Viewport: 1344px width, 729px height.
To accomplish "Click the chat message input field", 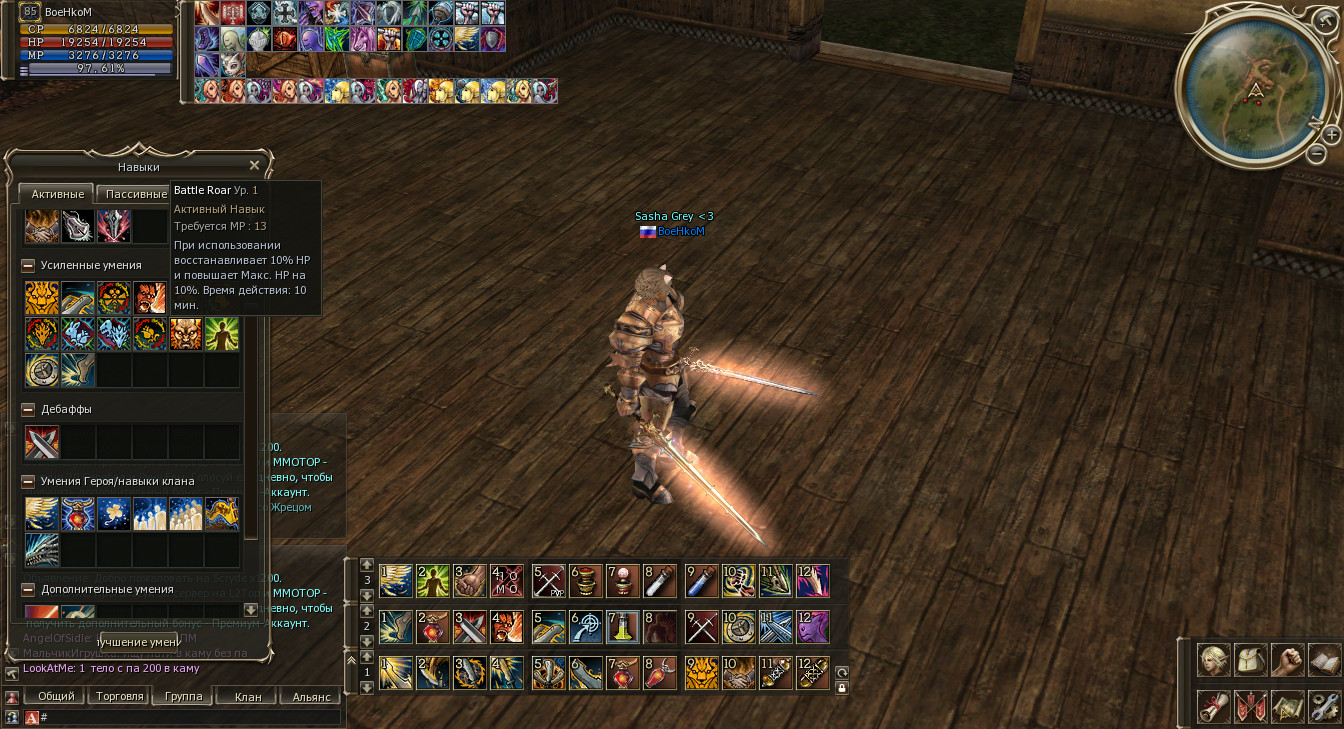I will point(190,717).
